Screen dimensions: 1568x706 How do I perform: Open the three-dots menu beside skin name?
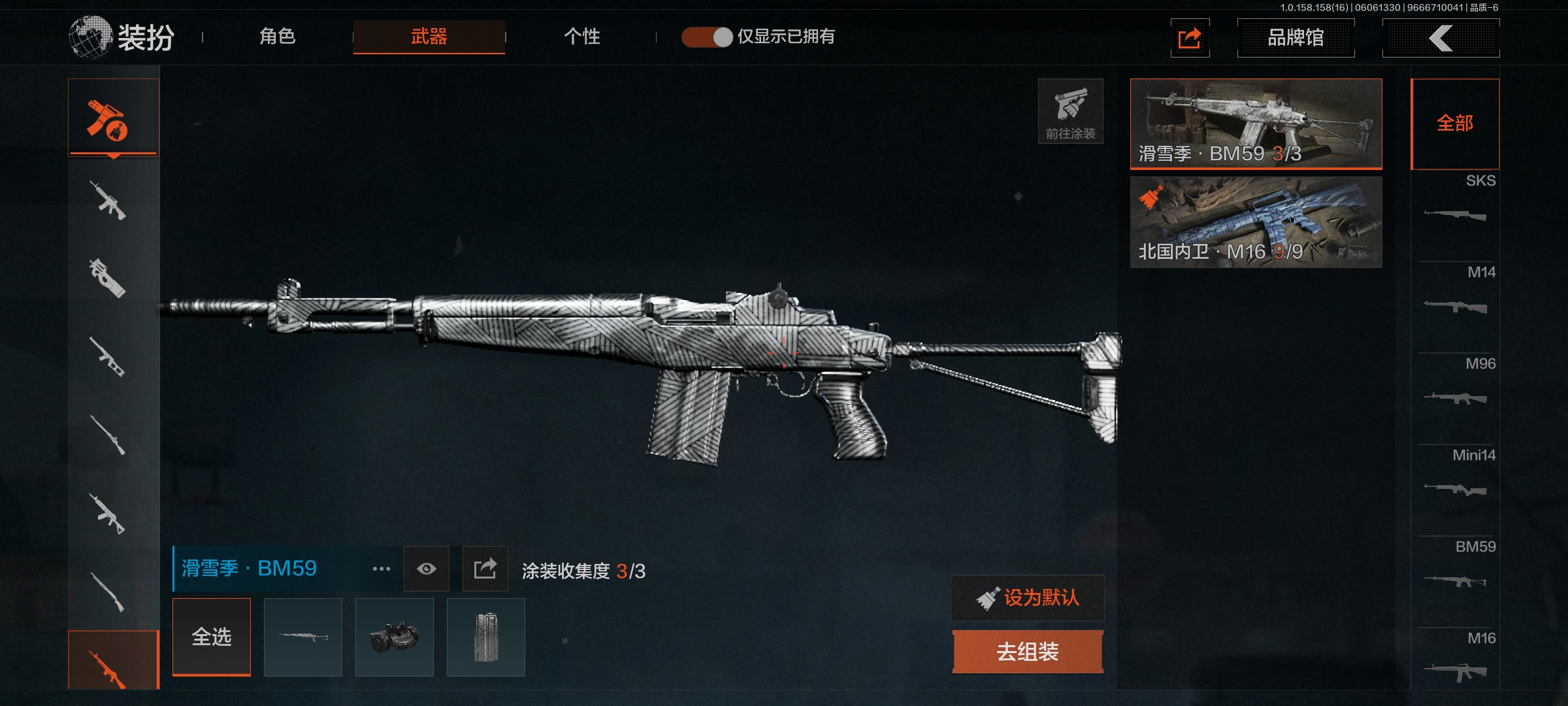point(382,569)
